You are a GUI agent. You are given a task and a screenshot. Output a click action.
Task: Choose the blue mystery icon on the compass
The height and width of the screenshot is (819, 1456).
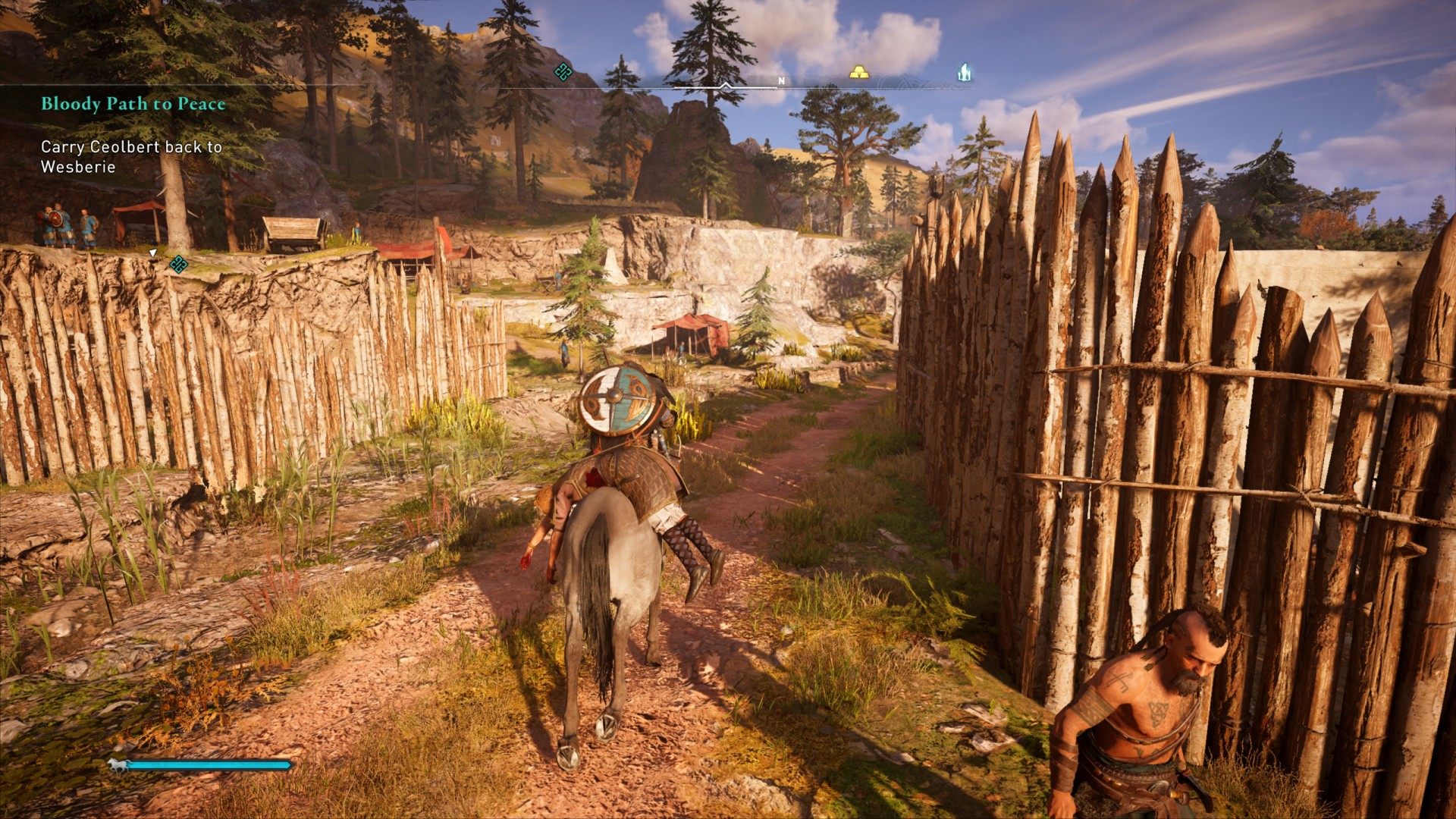964,73
